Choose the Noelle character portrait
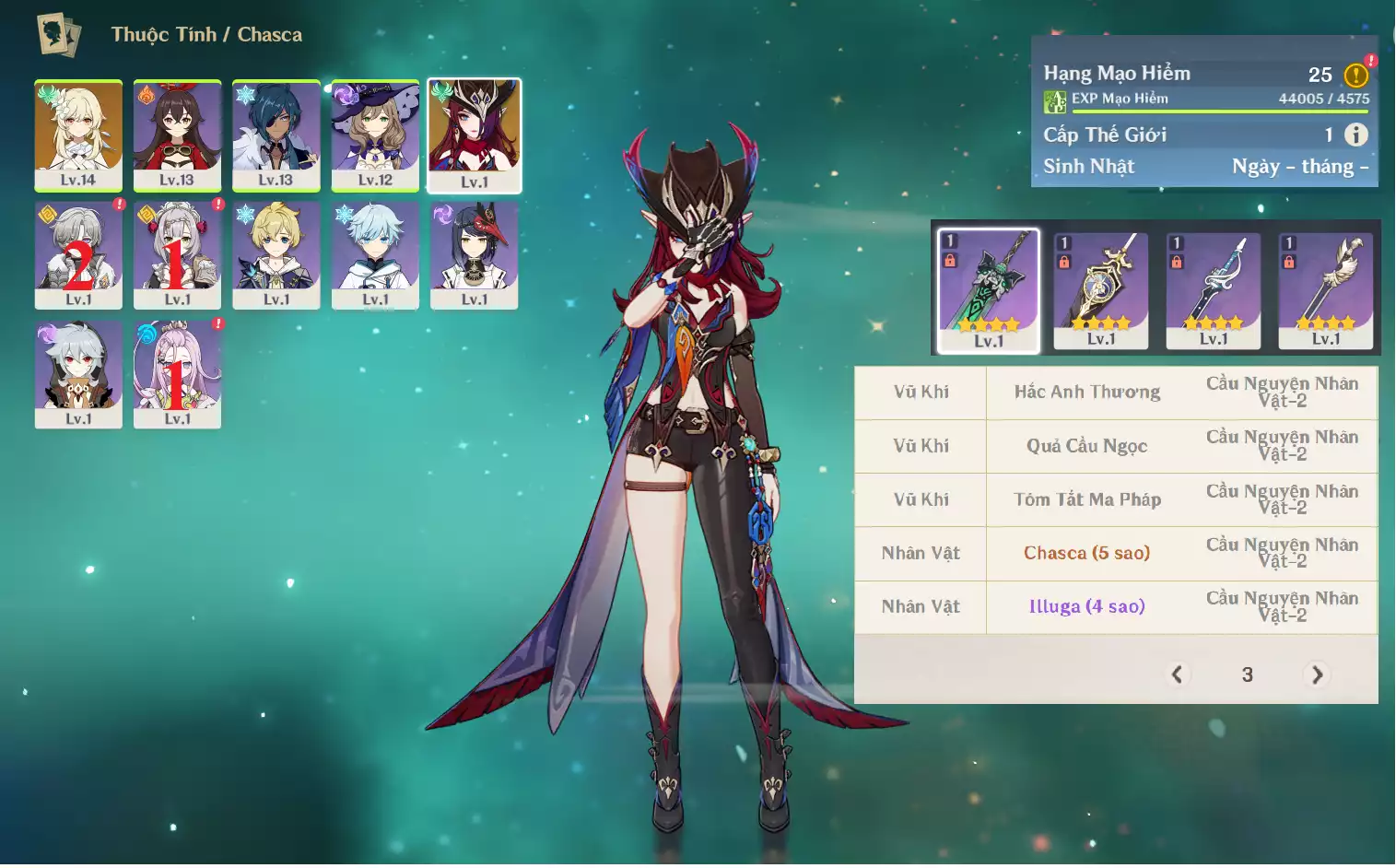Viewport: 1396px width, 868px height. [x=177, y=254]
